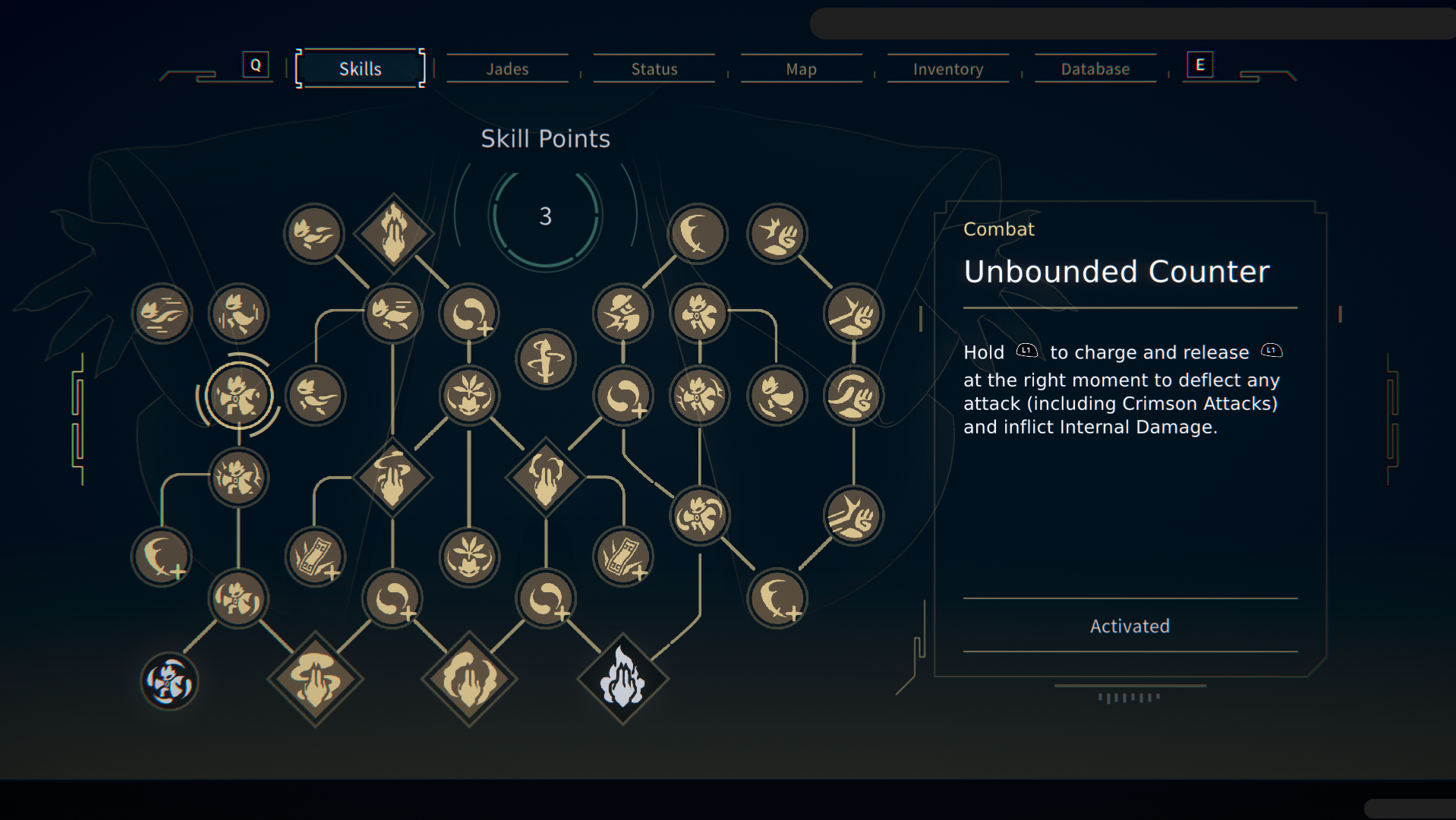
Task: Go to the Inventory tab
Action: (948, 69)
